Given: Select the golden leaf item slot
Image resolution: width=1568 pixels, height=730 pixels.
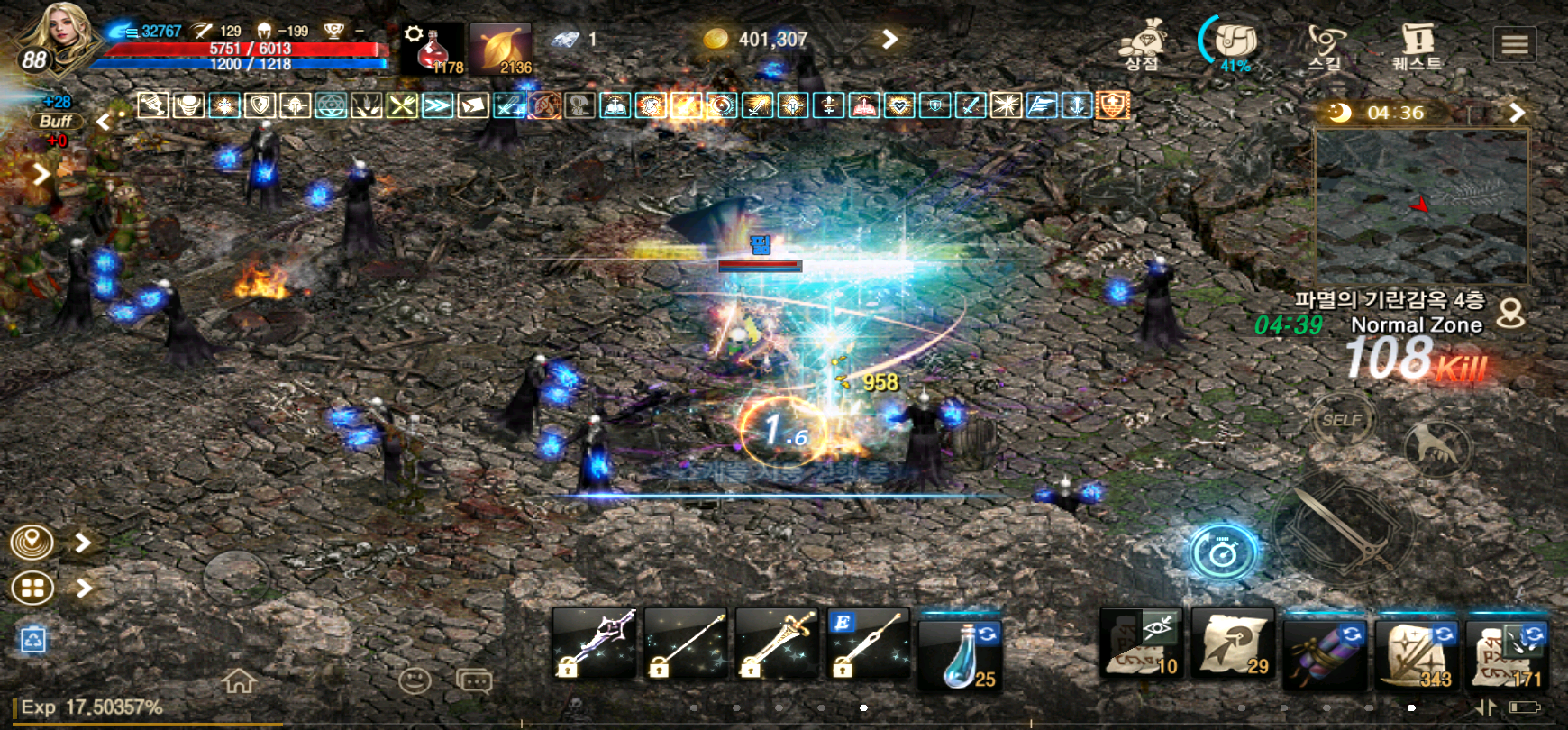Looking at the screenshot, I should [500, 49].
